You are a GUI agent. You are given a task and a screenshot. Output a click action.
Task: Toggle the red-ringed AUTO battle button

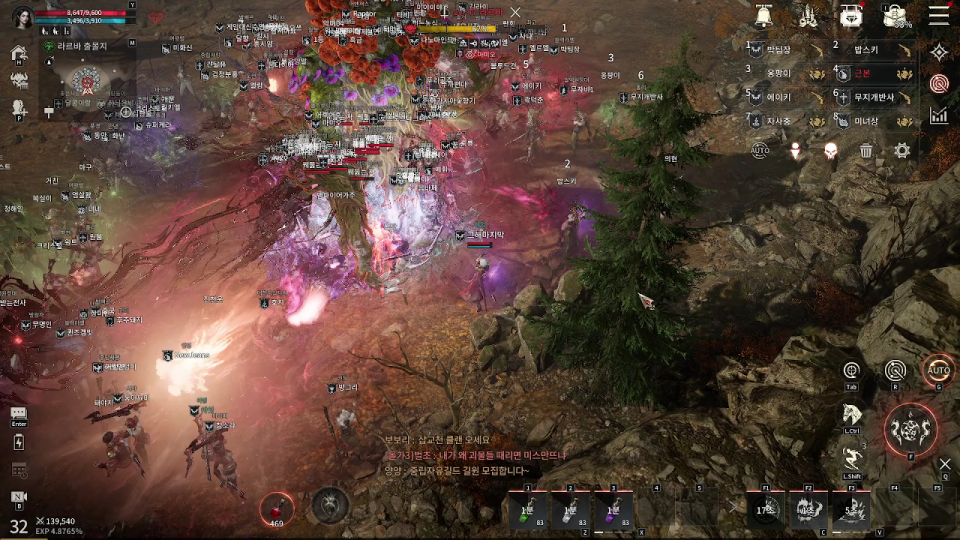pos(938,370)
